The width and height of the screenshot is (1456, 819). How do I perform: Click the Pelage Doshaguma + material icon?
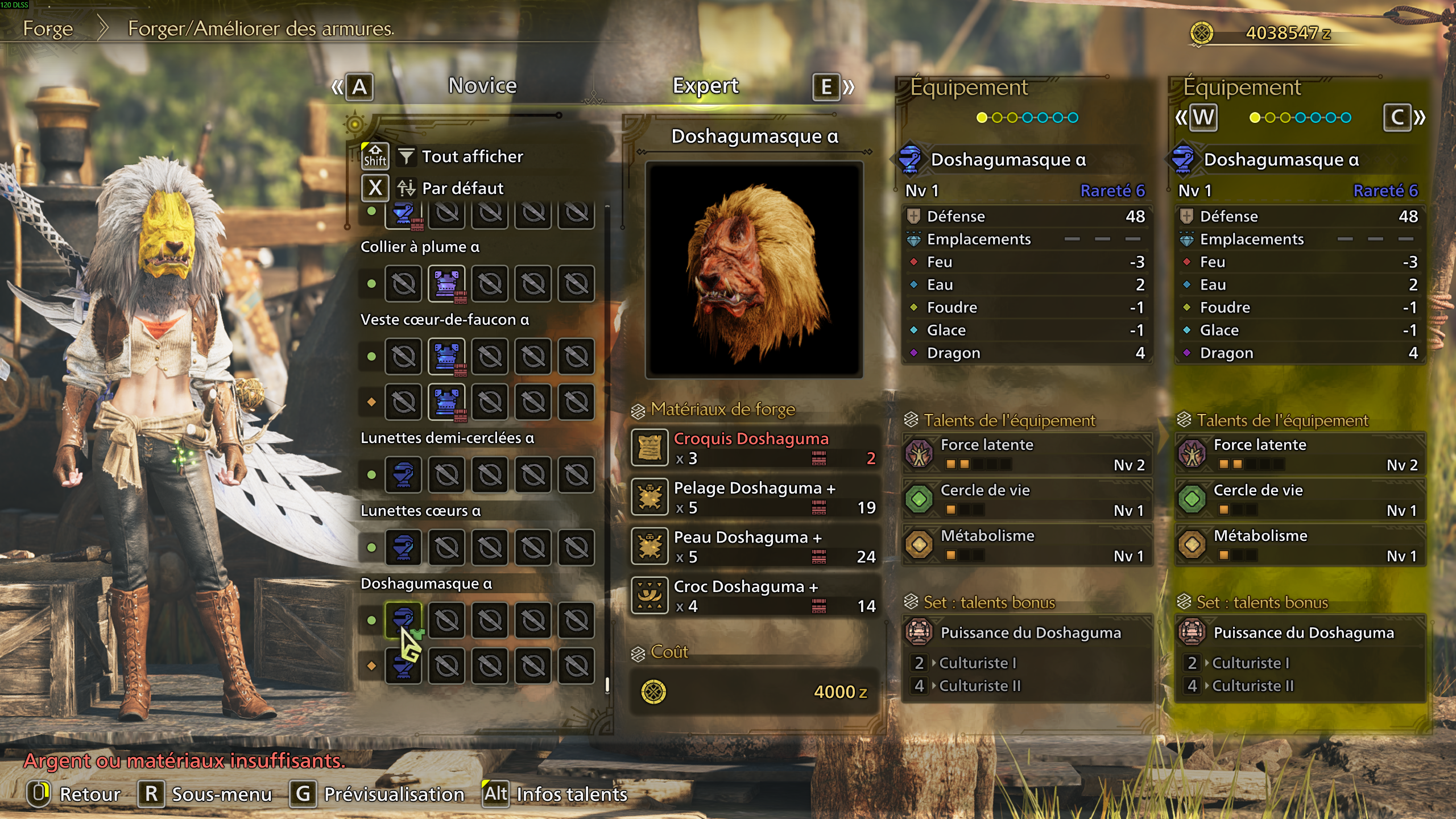click(650, 498)
